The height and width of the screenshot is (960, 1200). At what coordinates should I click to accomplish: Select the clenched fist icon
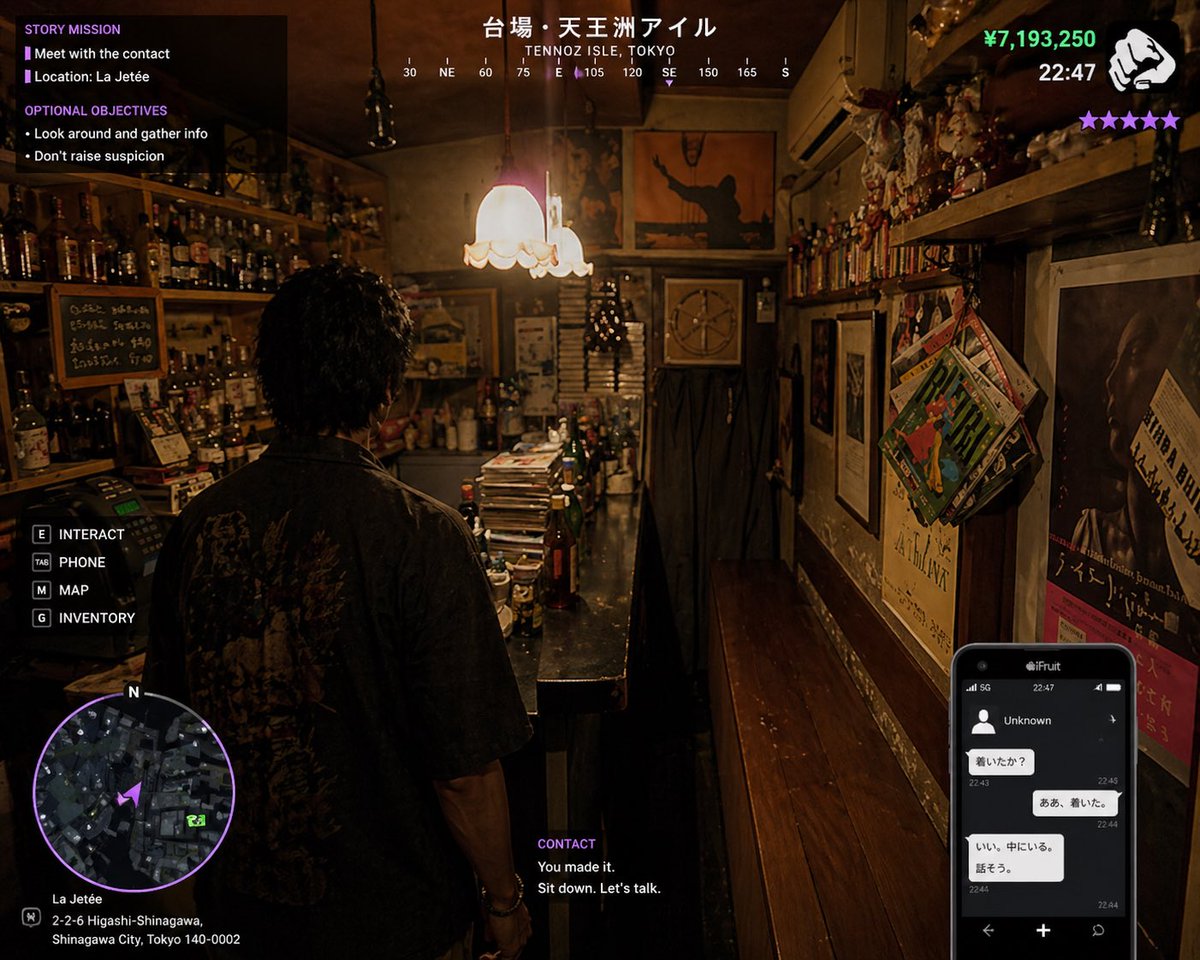click(1143, 61)
